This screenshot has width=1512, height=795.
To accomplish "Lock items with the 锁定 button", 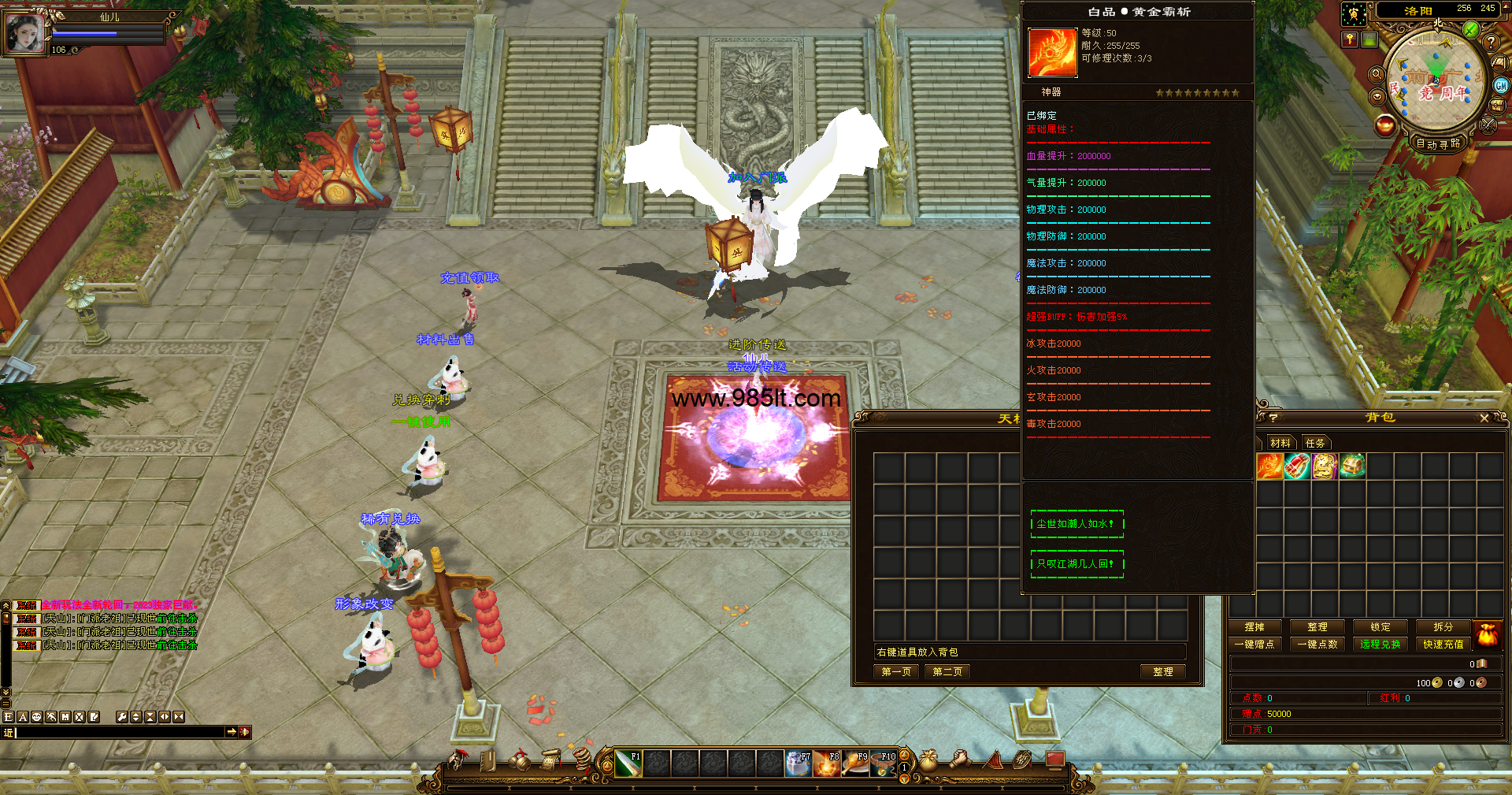I will coord(1380,627).
